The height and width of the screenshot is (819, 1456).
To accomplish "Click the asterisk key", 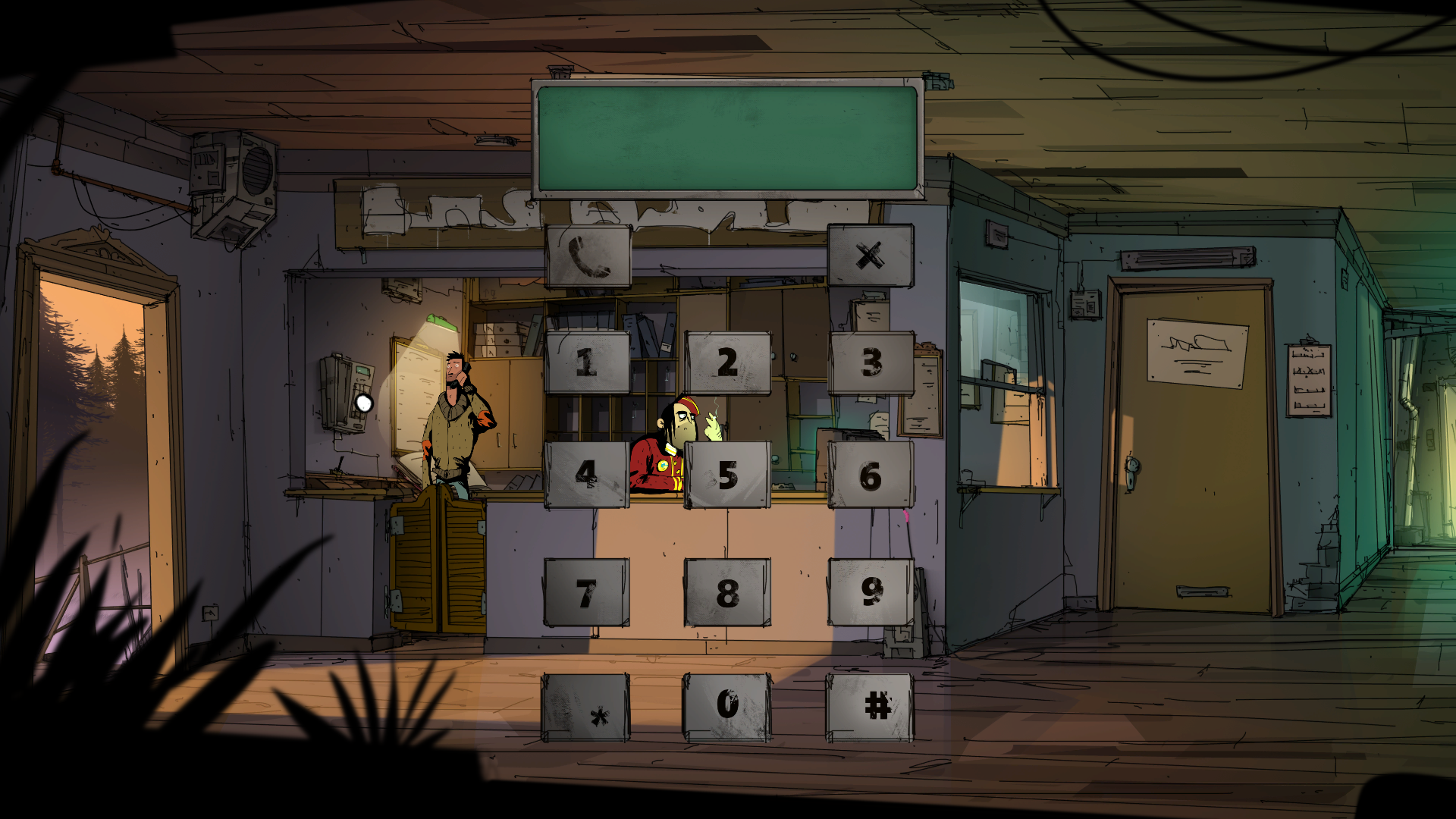I will [585, 707].
